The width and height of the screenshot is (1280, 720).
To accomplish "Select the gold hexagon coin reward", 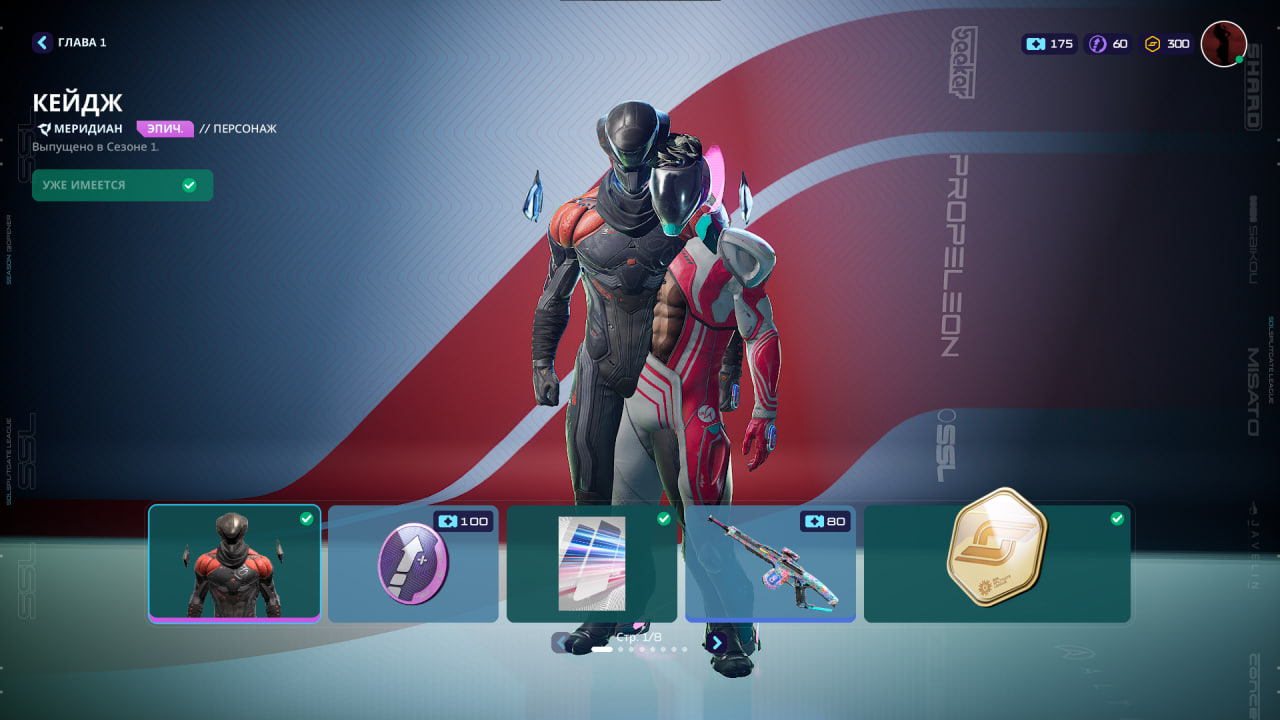I will click(x=997, y=563).
